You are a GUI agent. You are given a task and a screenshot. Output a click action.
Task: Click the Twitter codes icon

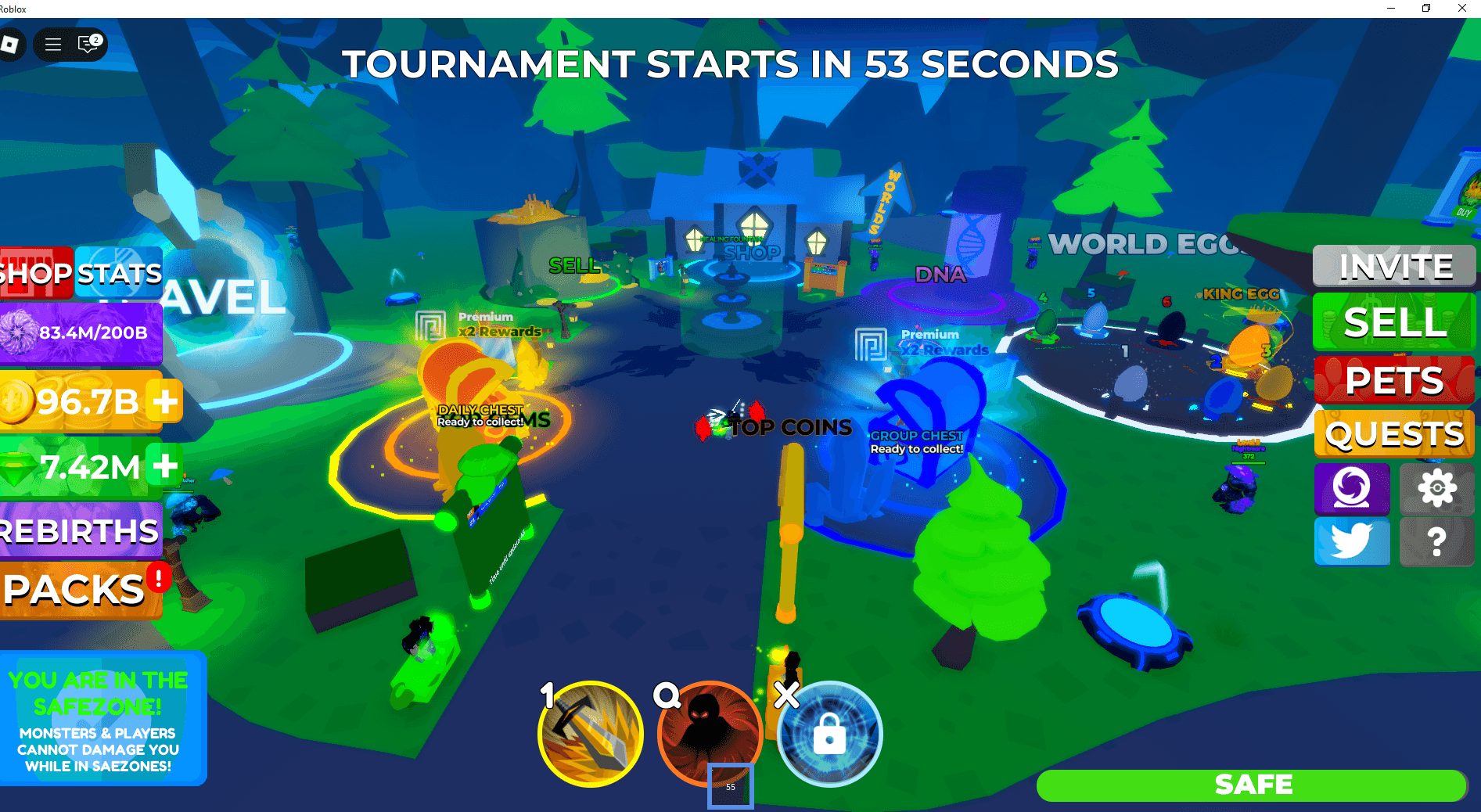[1352, 541]
